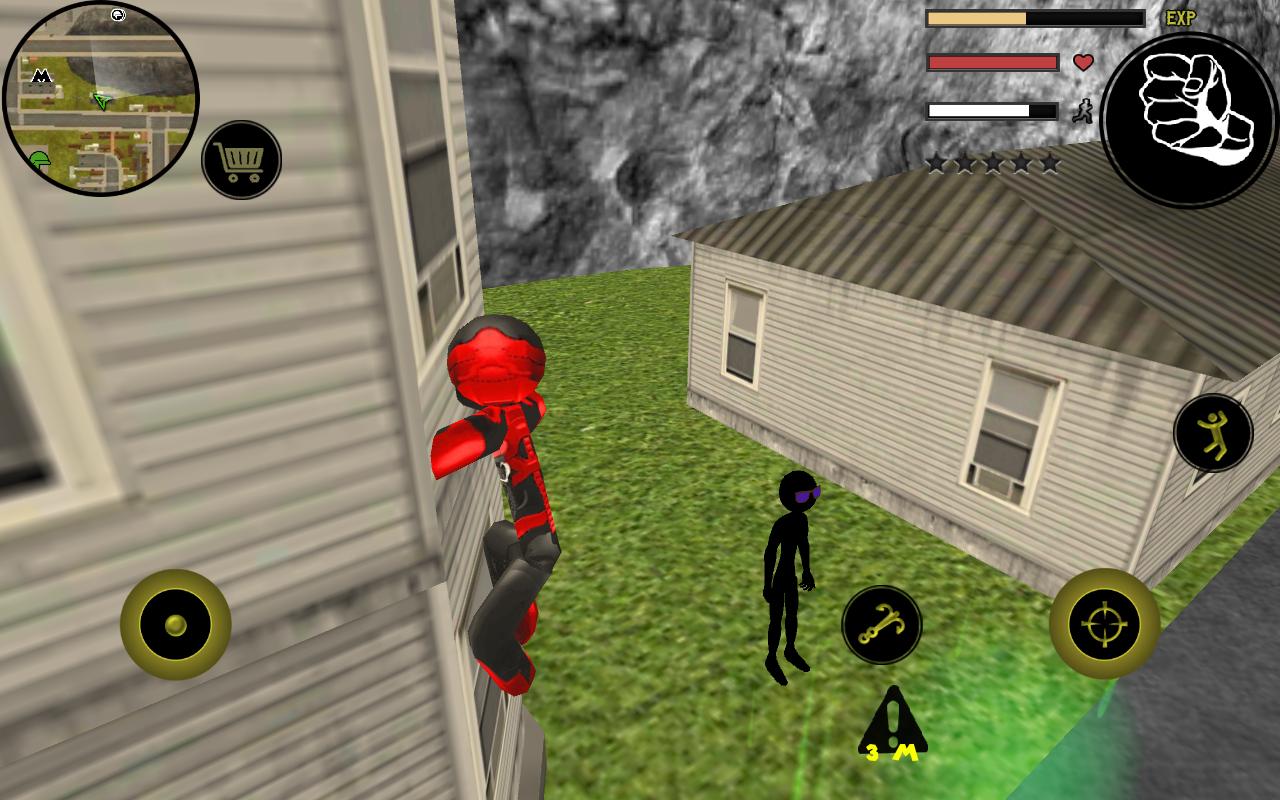Screen dimensions: 1280x800
Task: Tap the middle wanted-level star
Action: pyautogui.click(x=993, y=163)
